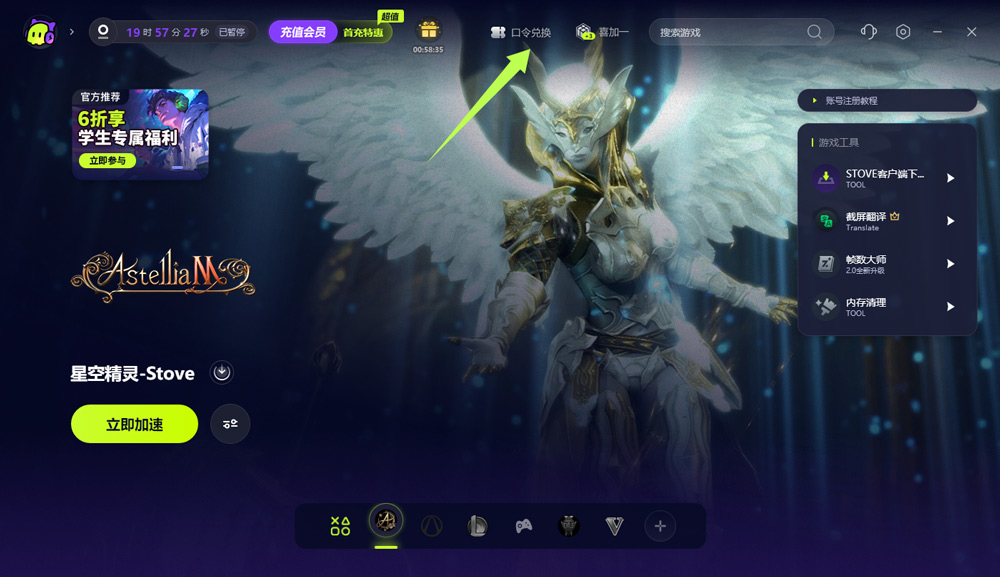Viewport: 1000px width, 577px height.
Task: Open the 喜加一 free games section
Action: pyautogui.click(x=603, y=32)
